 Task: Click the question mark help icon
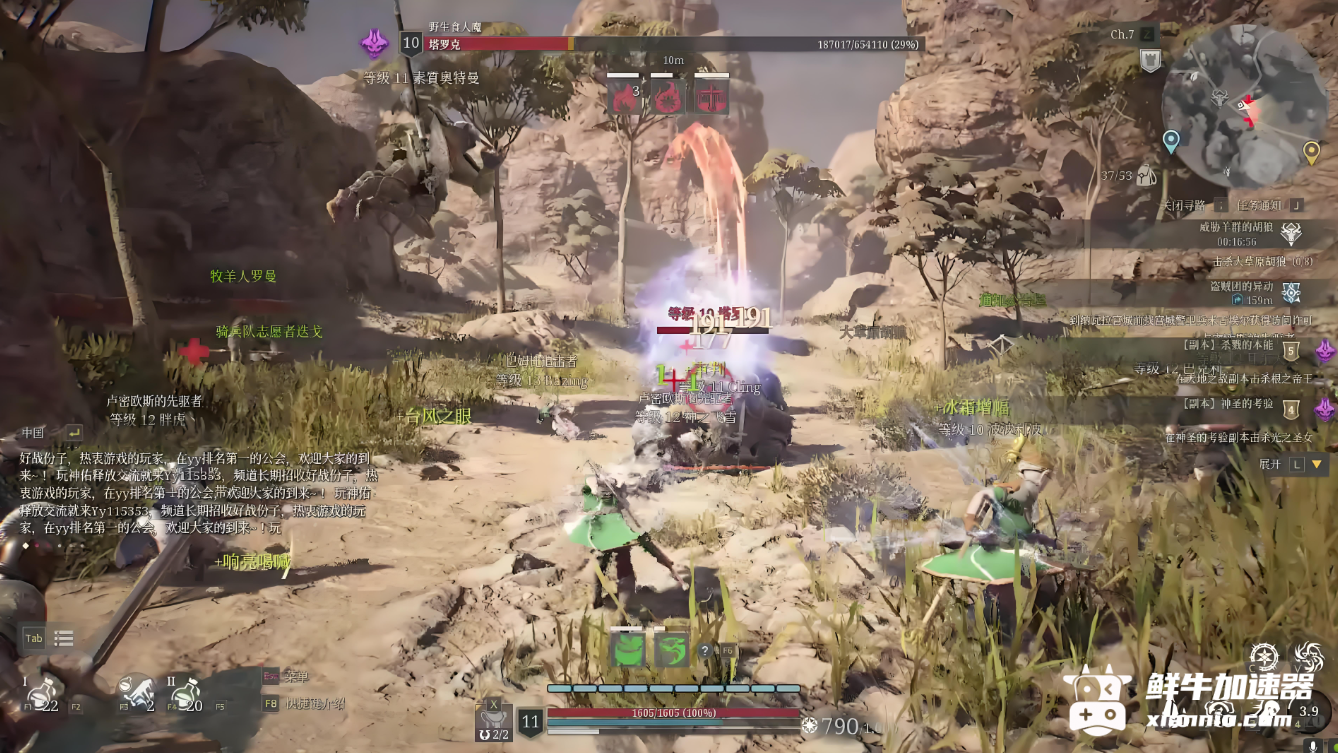click(x=705, y=651)
